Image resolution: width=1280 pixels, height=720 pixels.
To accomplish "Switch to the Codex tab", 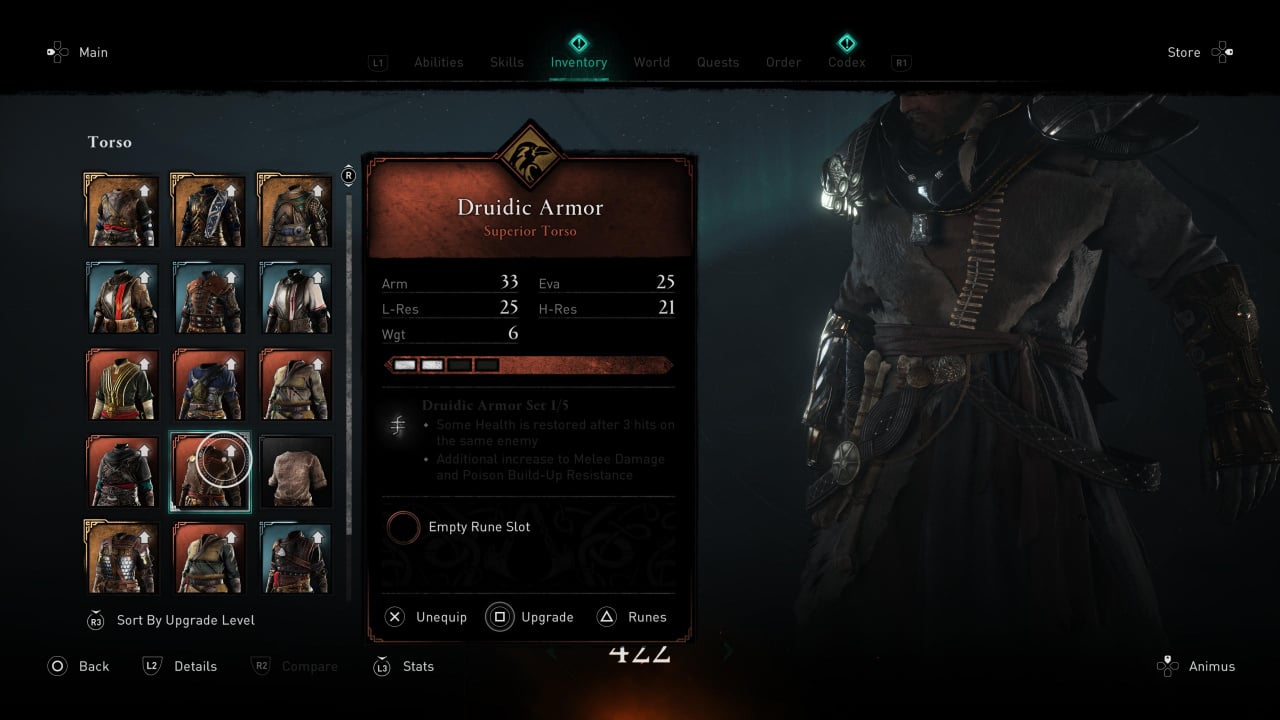I will point(846,62).
